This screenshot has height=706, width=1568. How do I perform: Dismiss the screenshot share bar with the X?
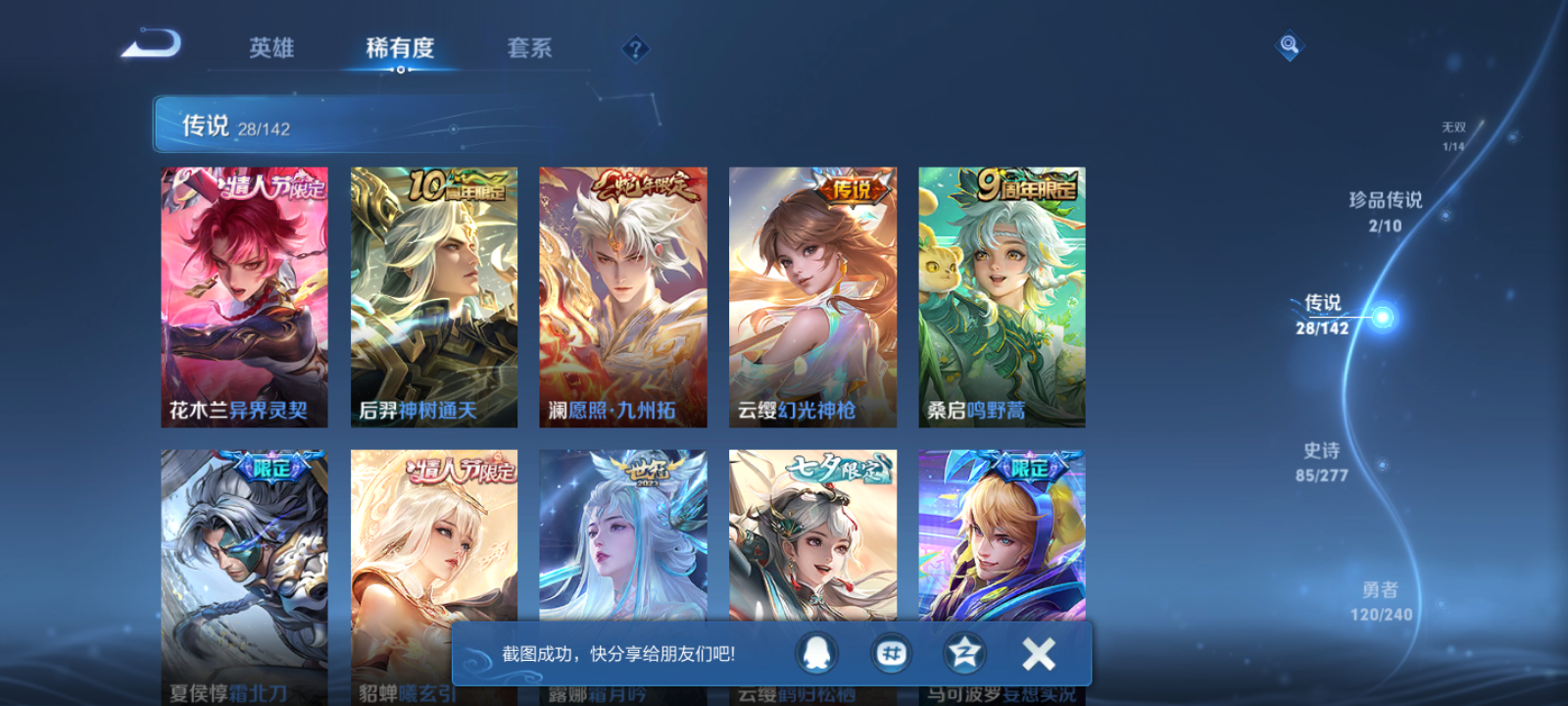[x=1038, y=652]
